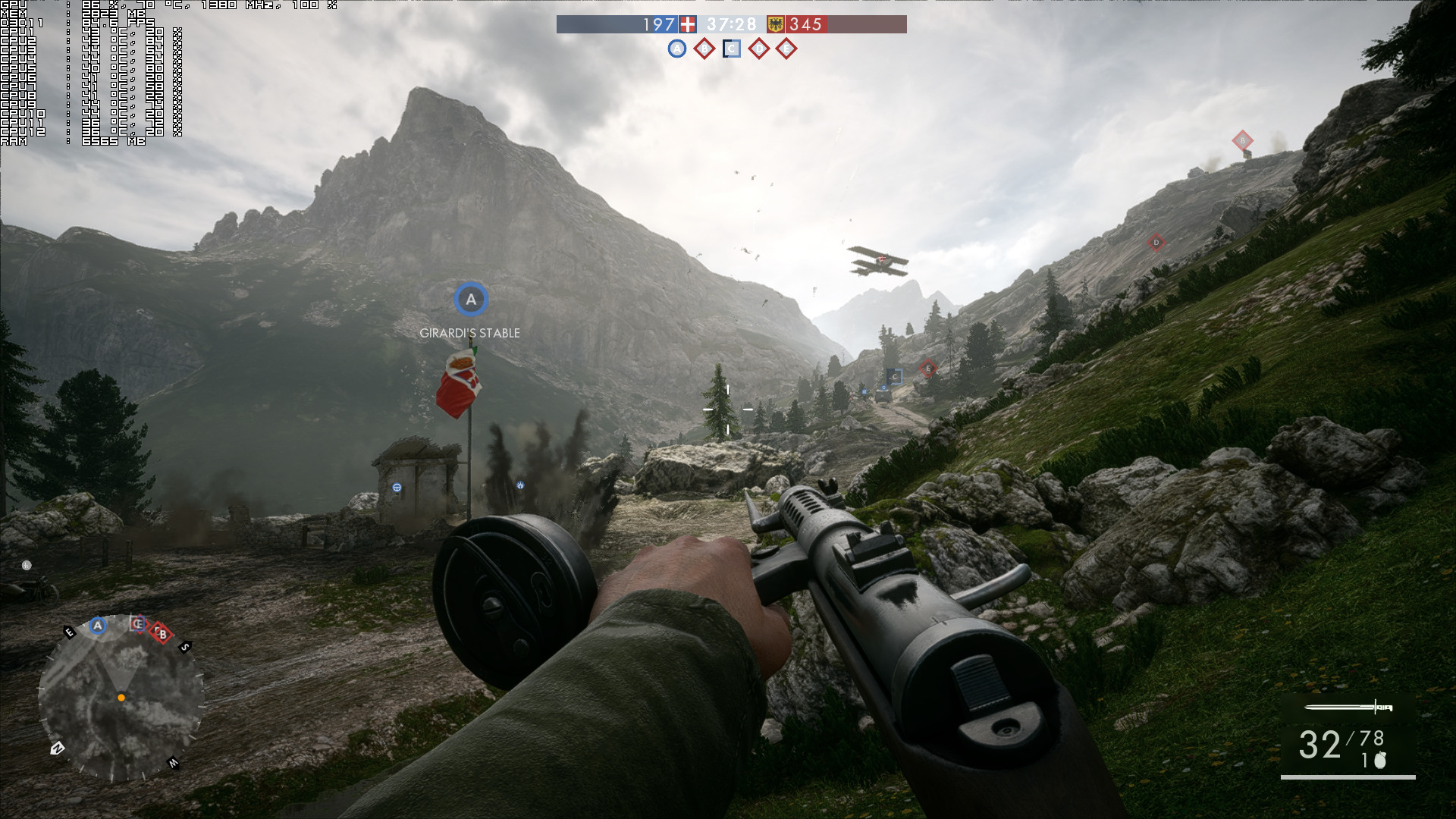Choose the red E objective marker in the valley
This screenshot has width=1456, height=819.
point(927,369)
